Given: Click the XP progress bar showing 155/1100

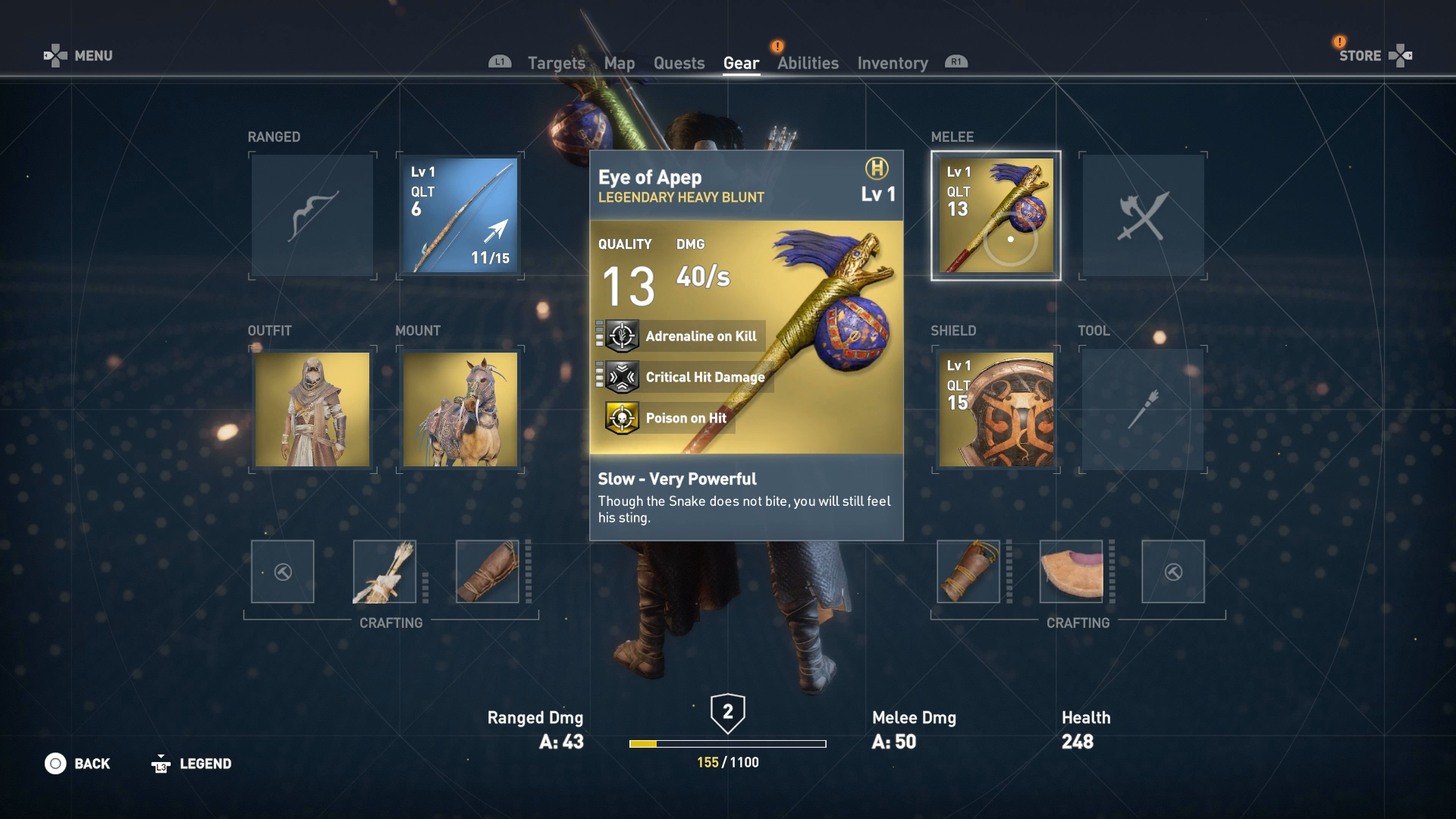Looking at the screenshot, I should (x=726, y=743).
